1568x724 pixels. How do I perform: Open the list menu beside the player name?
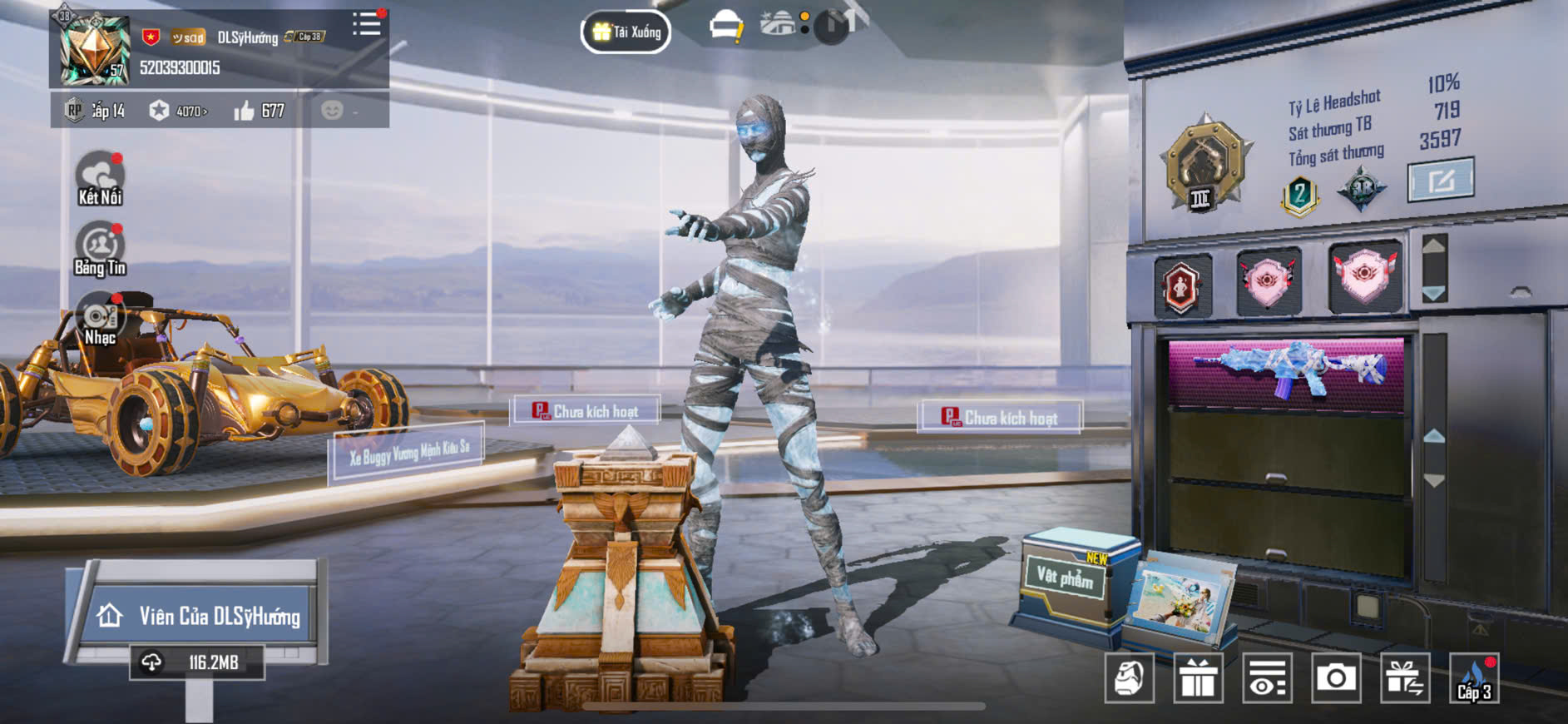pos(366,24)
